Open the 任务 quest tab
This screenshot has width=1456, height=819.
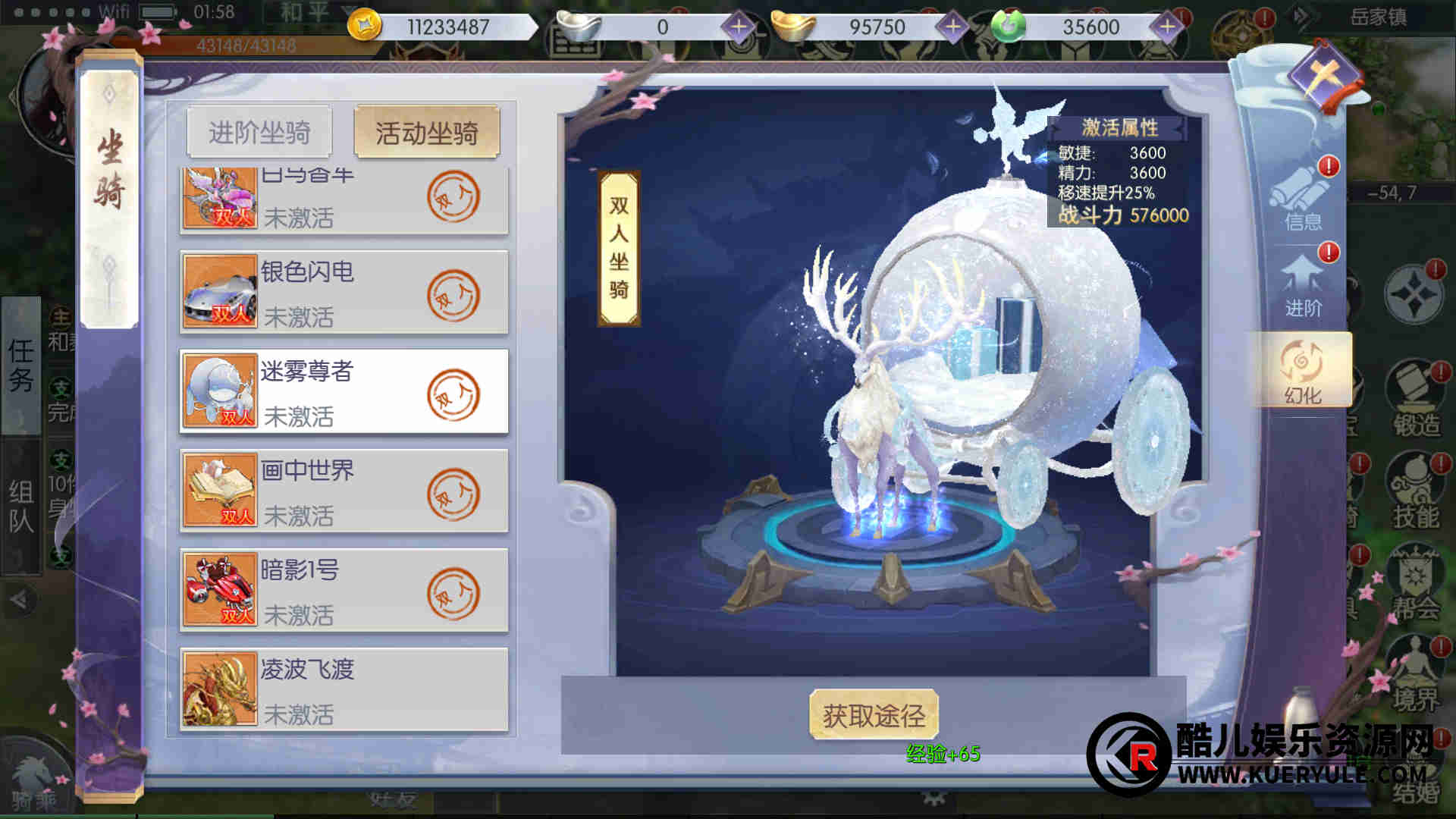pos(21,366)
